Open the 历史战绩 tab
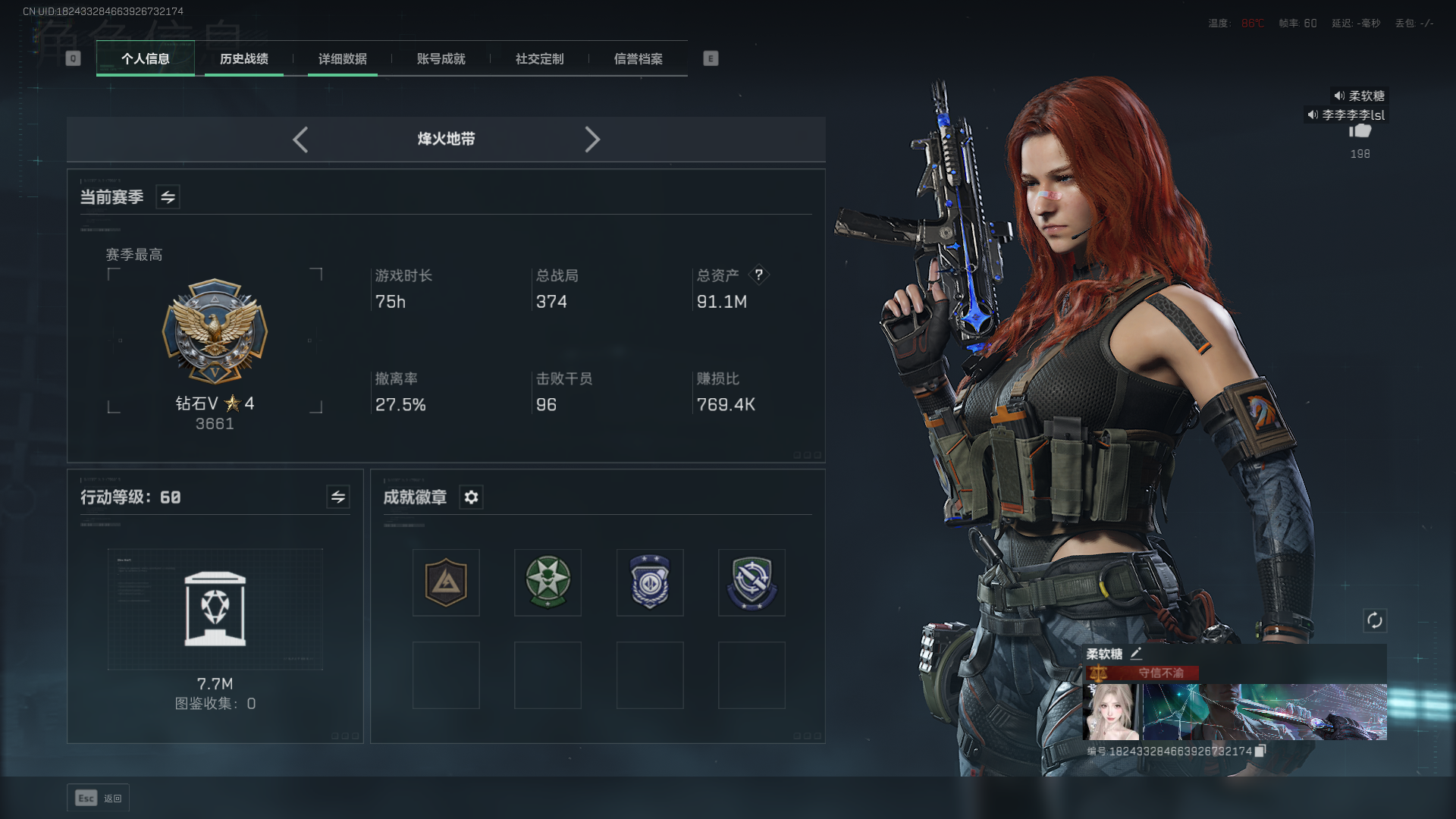 (243, 58)
